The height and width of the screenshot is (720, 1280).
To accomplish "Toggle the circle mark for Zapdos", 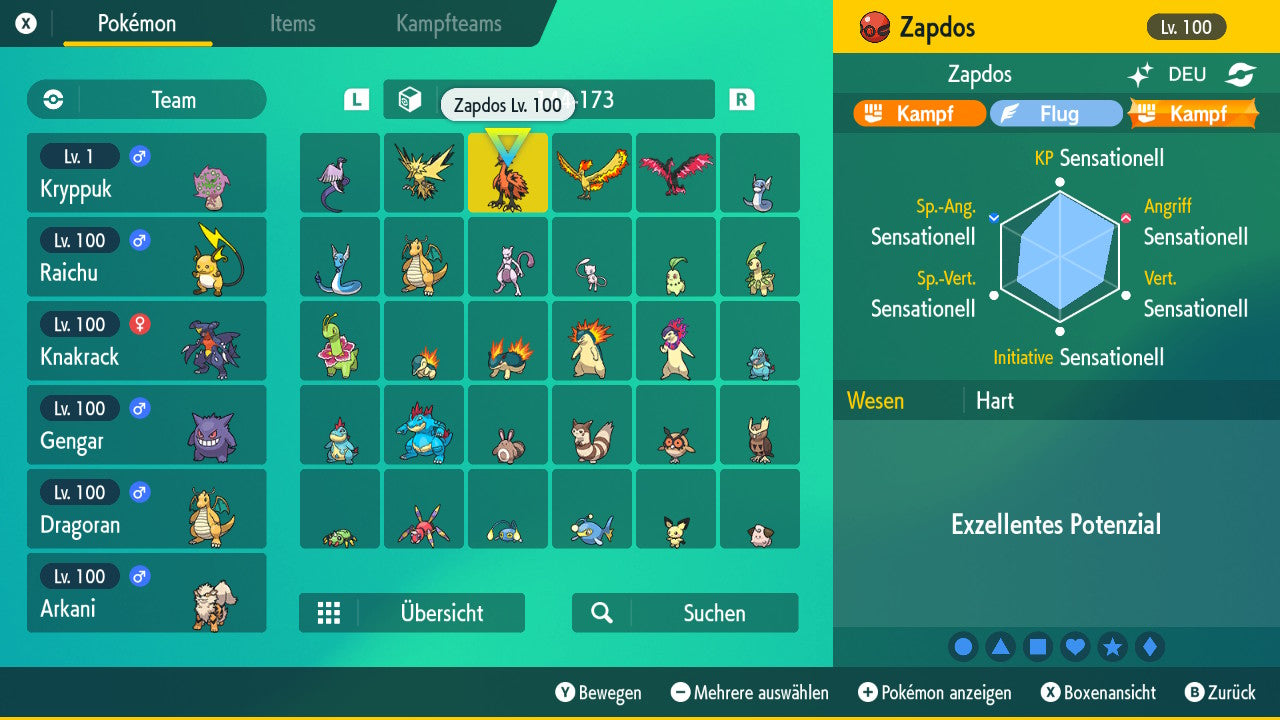I will tap(963, 647).
